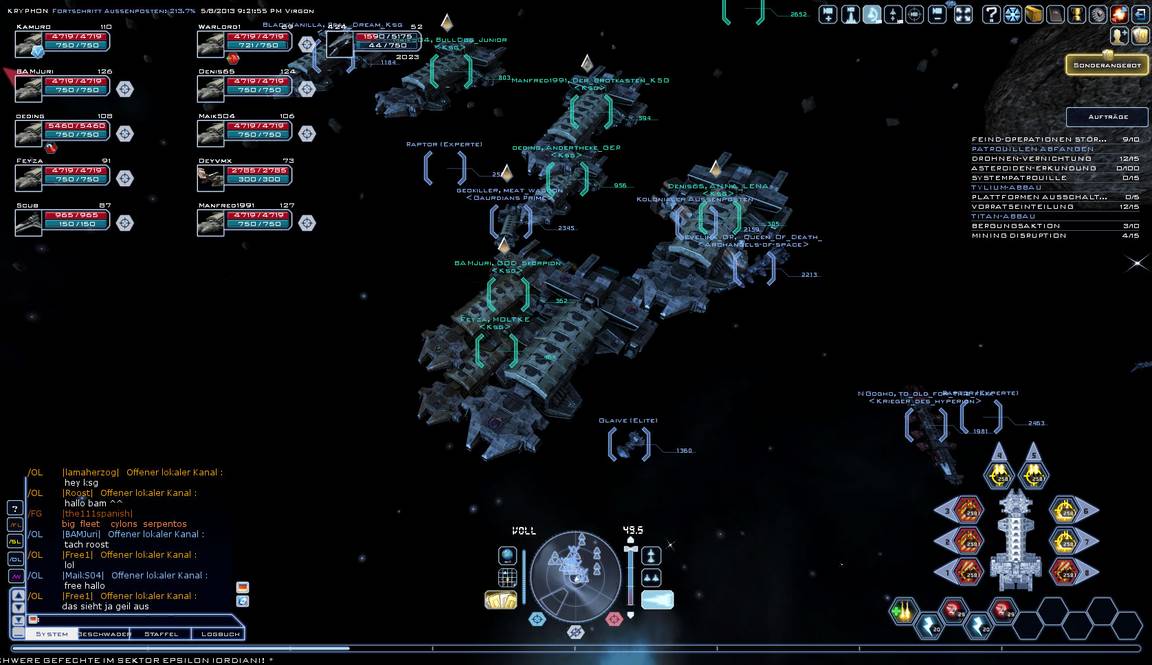Click the question mark help icon
This screenshot has height=665, width=1152.
(991, 14)
